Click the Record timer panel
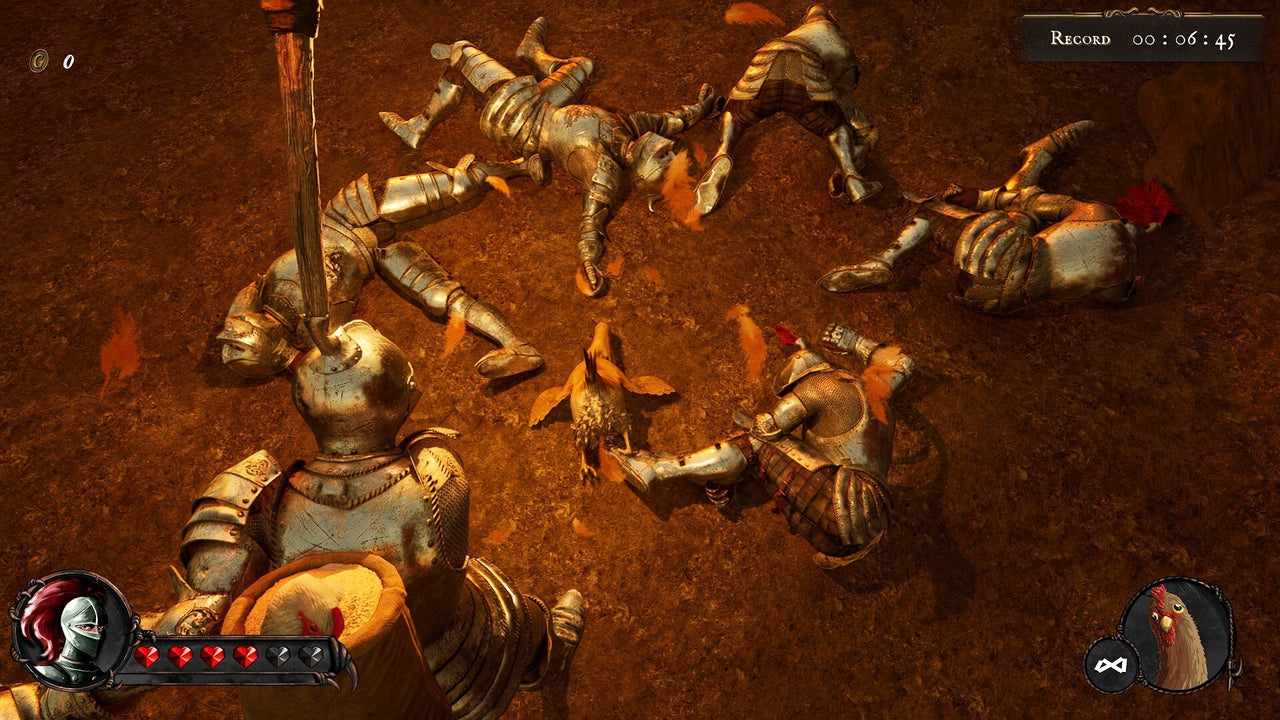 [1140, 35]
